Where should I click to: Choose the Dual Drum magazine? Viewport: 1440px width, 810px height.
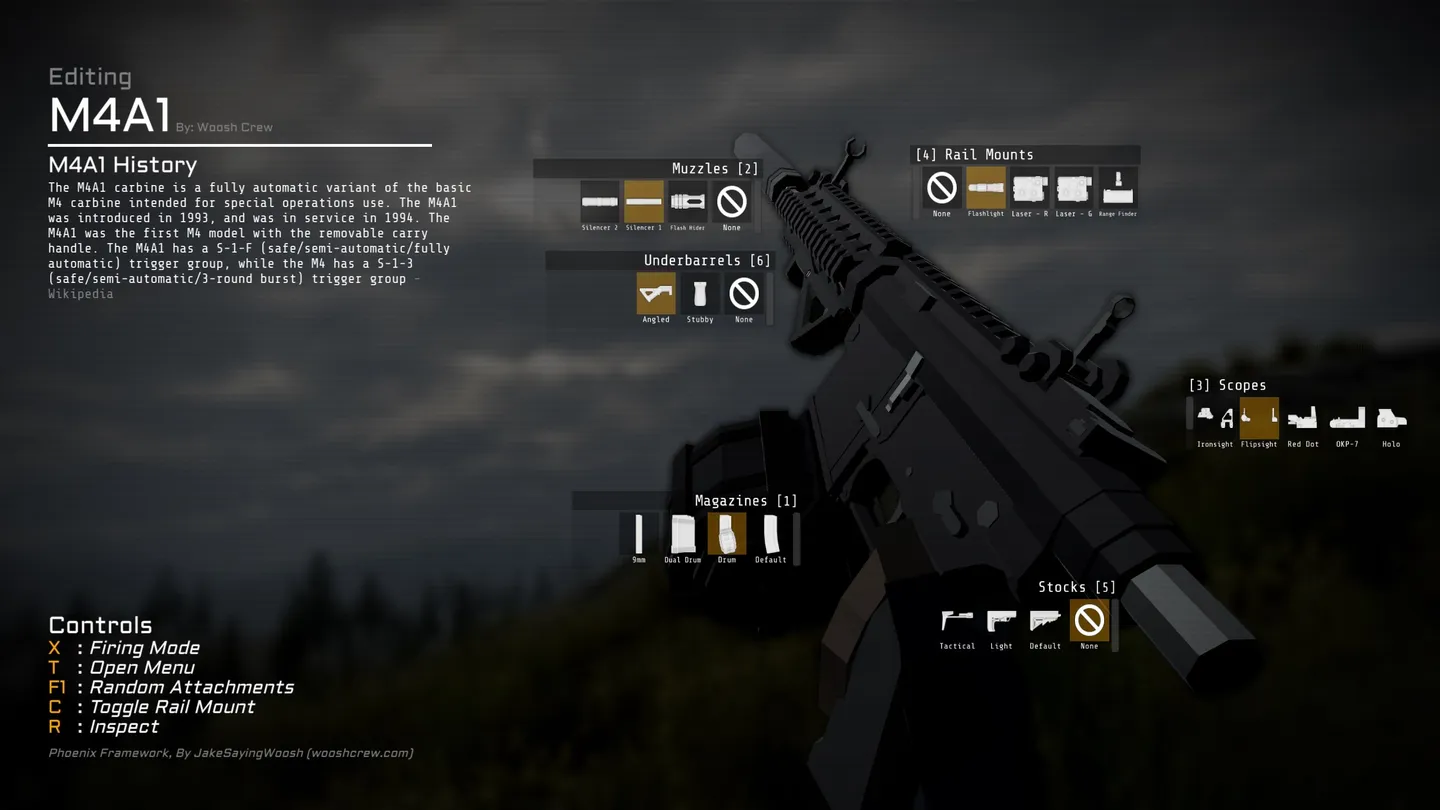coord(683,534)
